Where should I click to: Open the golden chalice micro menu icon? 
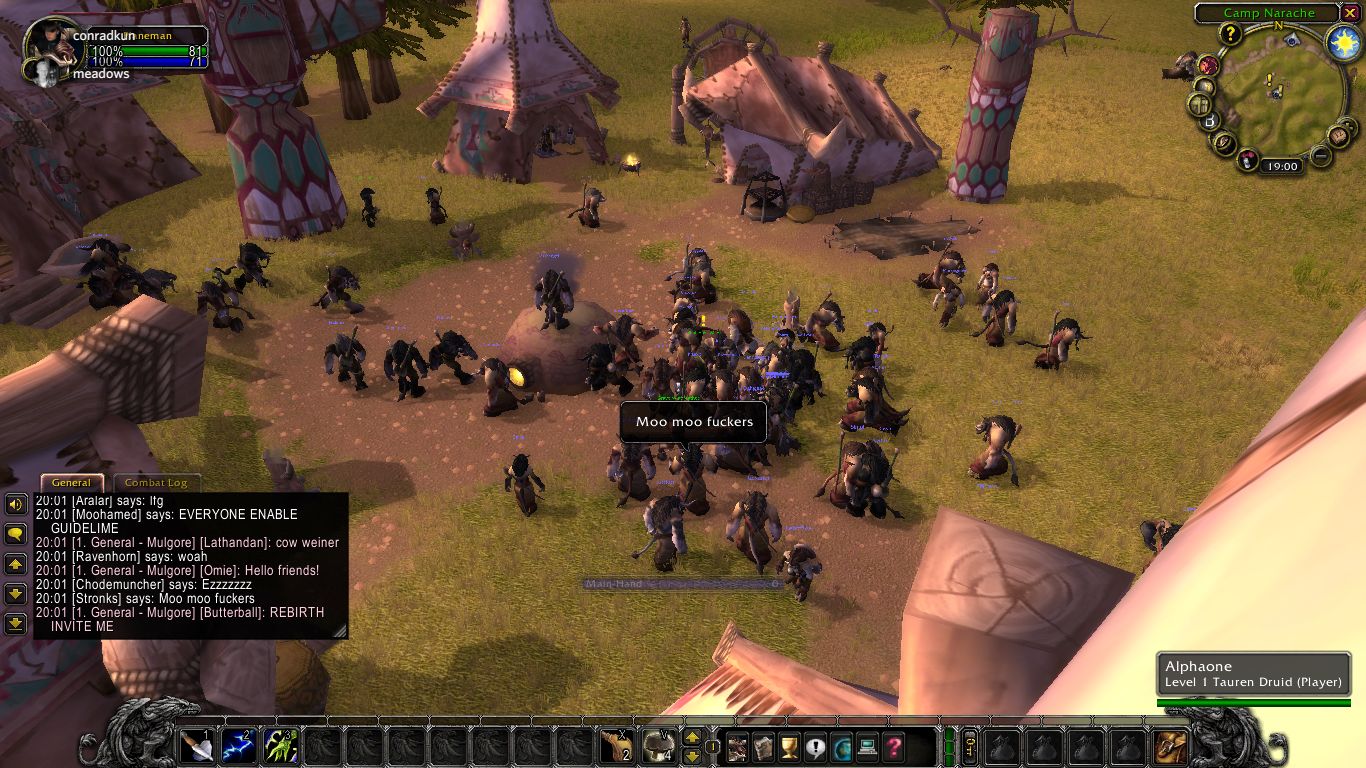click(789, 746)
